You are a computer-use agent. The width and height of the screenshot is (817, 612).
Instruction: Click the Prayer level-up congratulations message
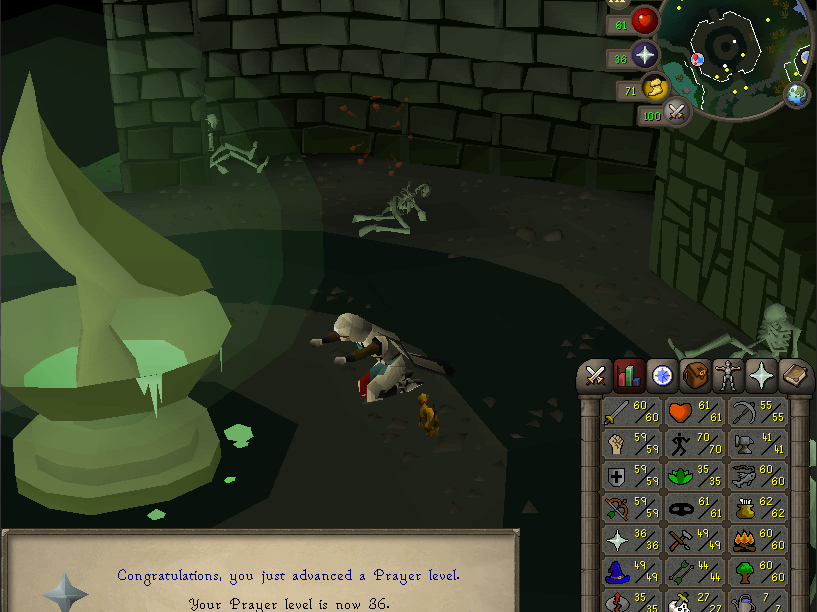click(x=288, y=575)
